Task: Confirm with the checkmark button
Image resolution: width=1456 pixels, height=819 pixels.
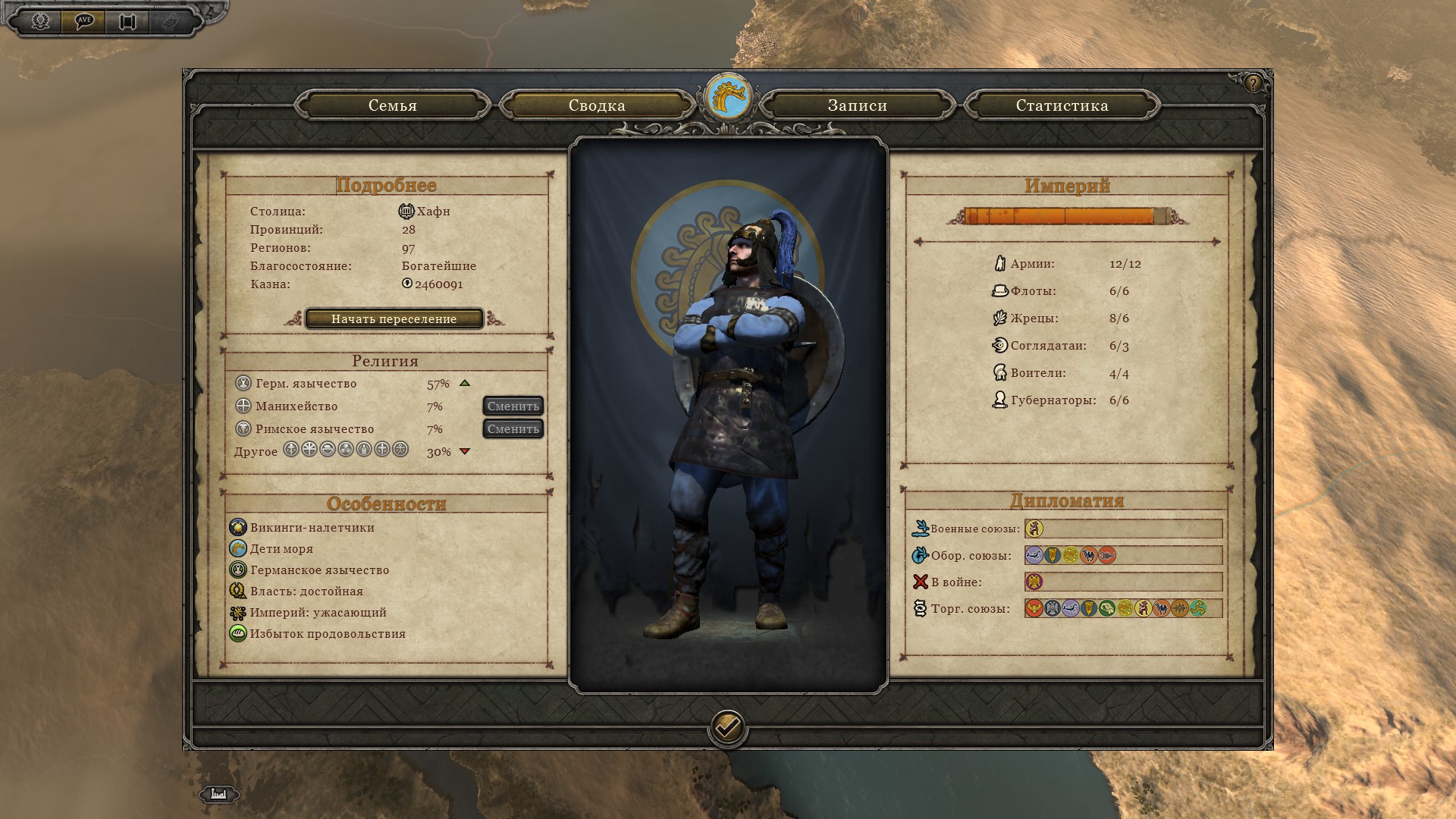Action: click(x=727, y=728)
